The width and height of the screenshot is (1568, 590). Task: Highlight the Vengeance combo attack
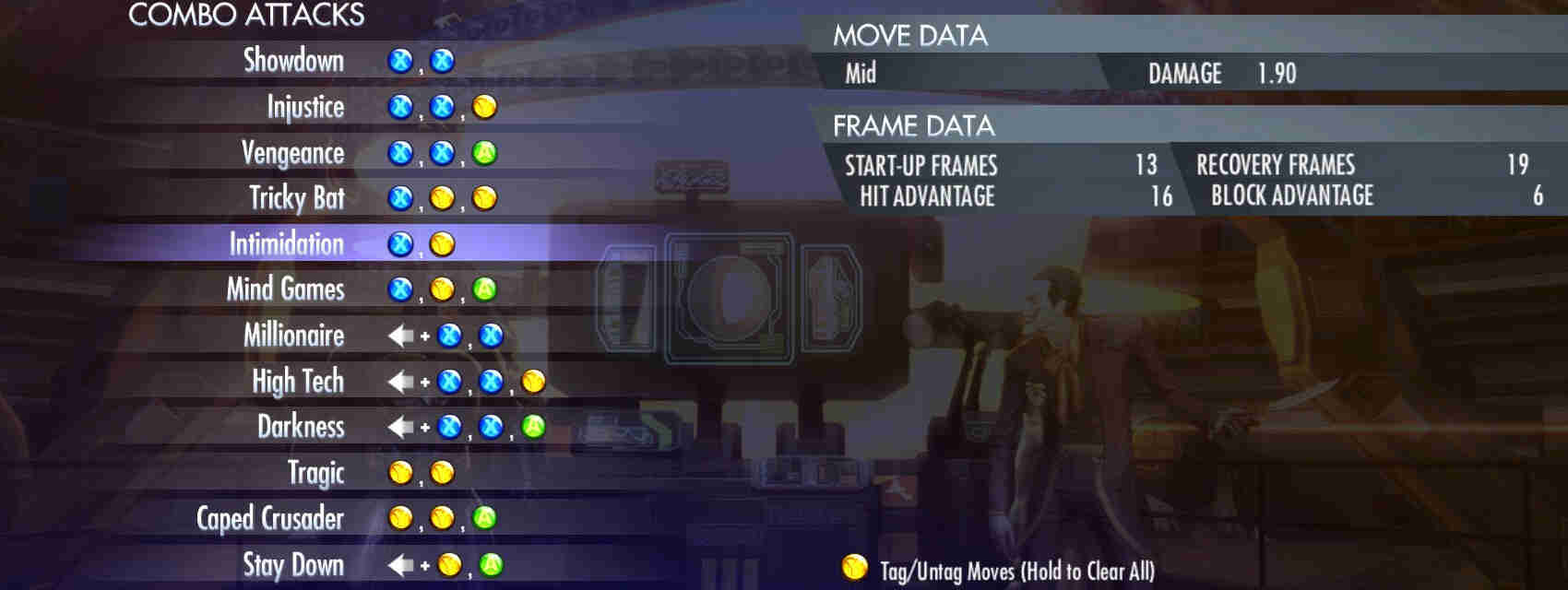(x=292, y=153)
